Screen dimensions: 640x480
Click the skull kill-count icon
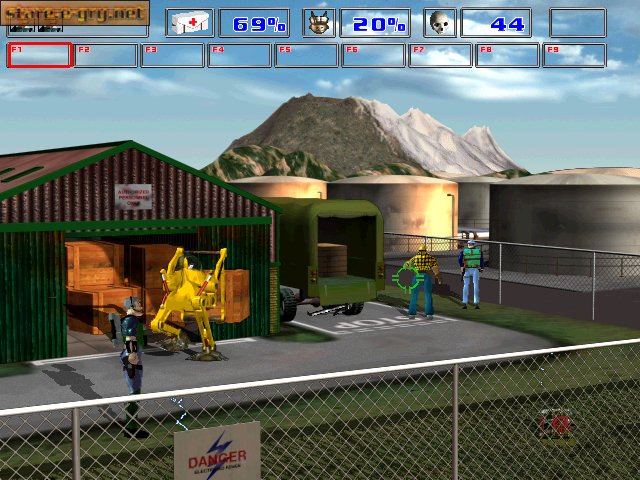pos(441,23)
